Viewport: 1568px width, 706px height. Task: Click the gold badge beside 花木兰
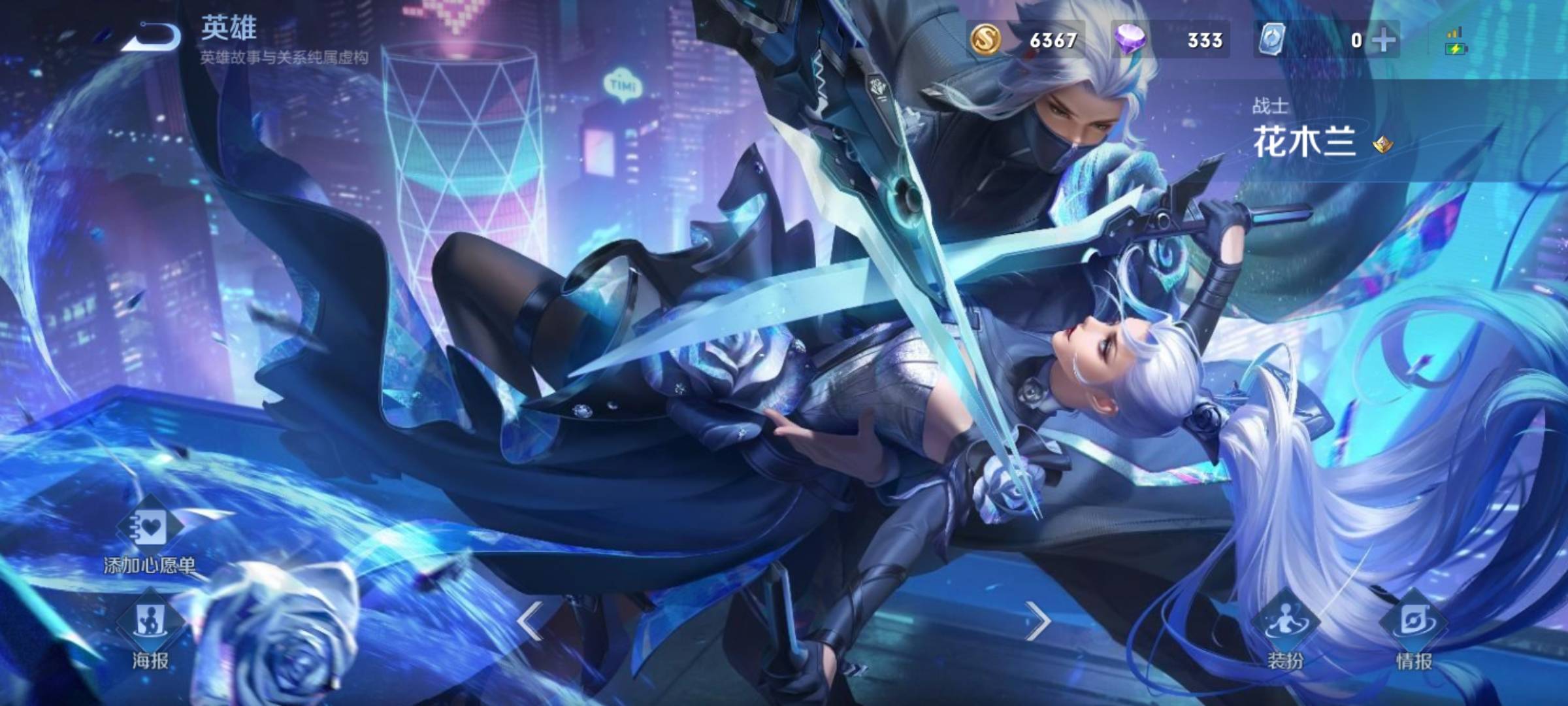click(x=1381, y=144)
